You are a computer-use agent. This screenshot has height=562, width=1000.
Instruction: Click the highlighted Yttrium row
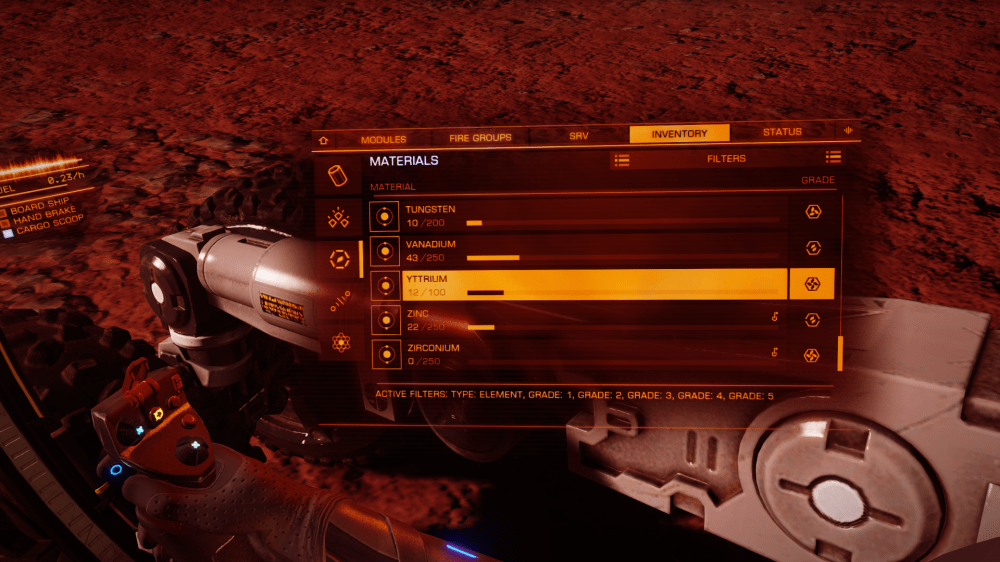click(592, 285)
